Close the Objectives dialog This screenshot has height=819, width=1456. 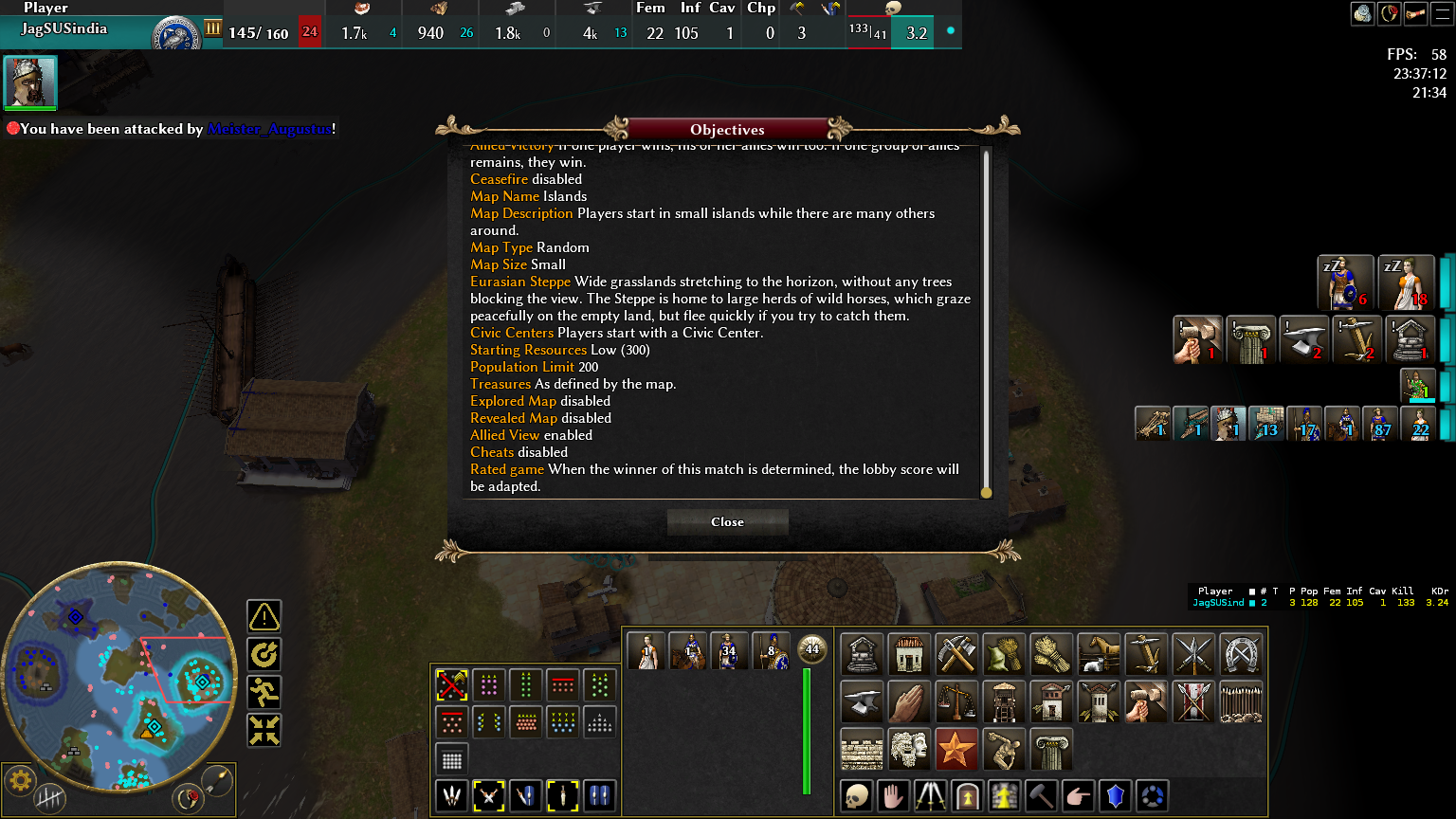727,522
